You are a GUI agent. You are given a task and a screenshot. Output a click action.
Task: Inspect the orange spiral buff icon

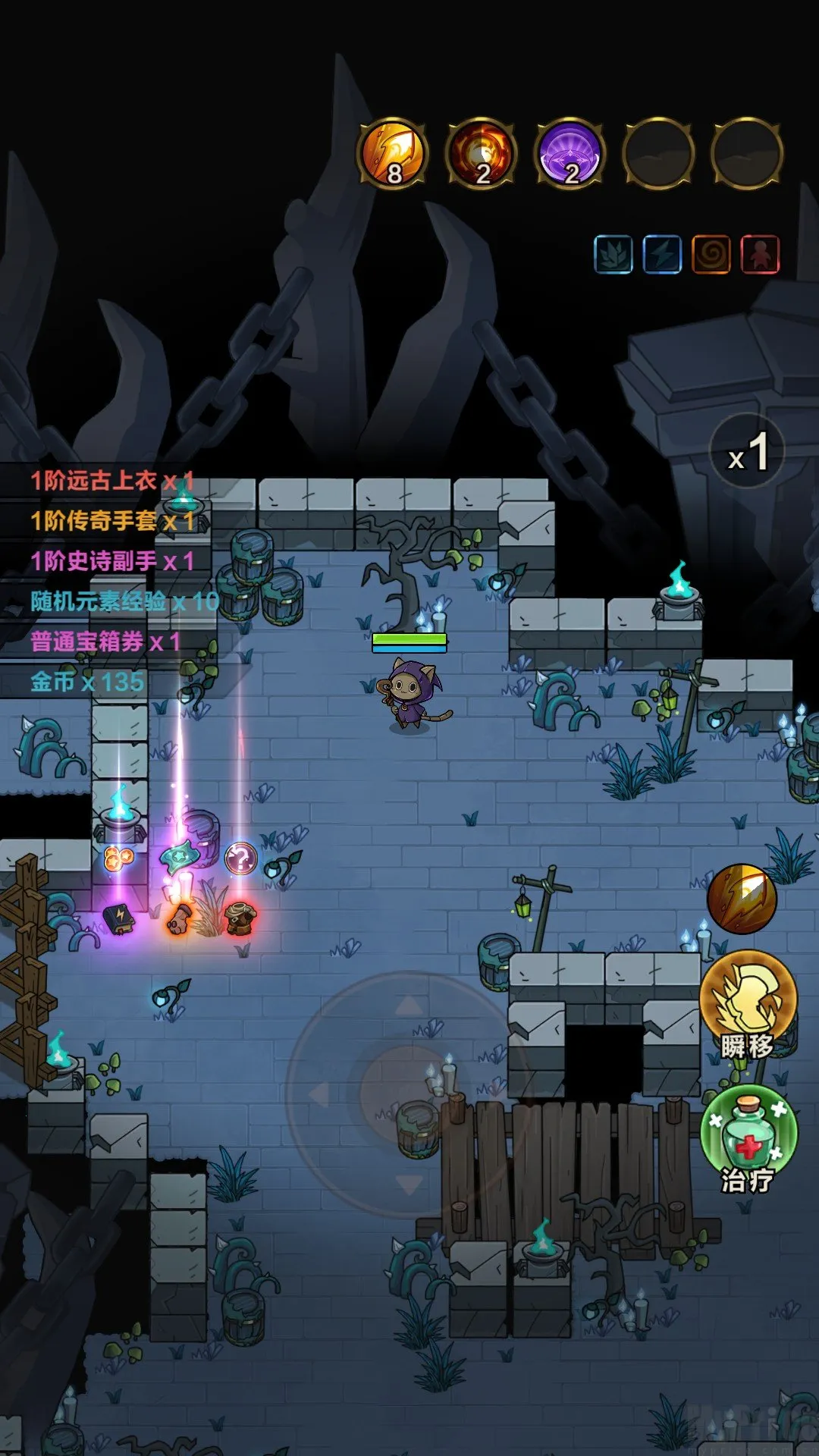(x=711, y=254)
